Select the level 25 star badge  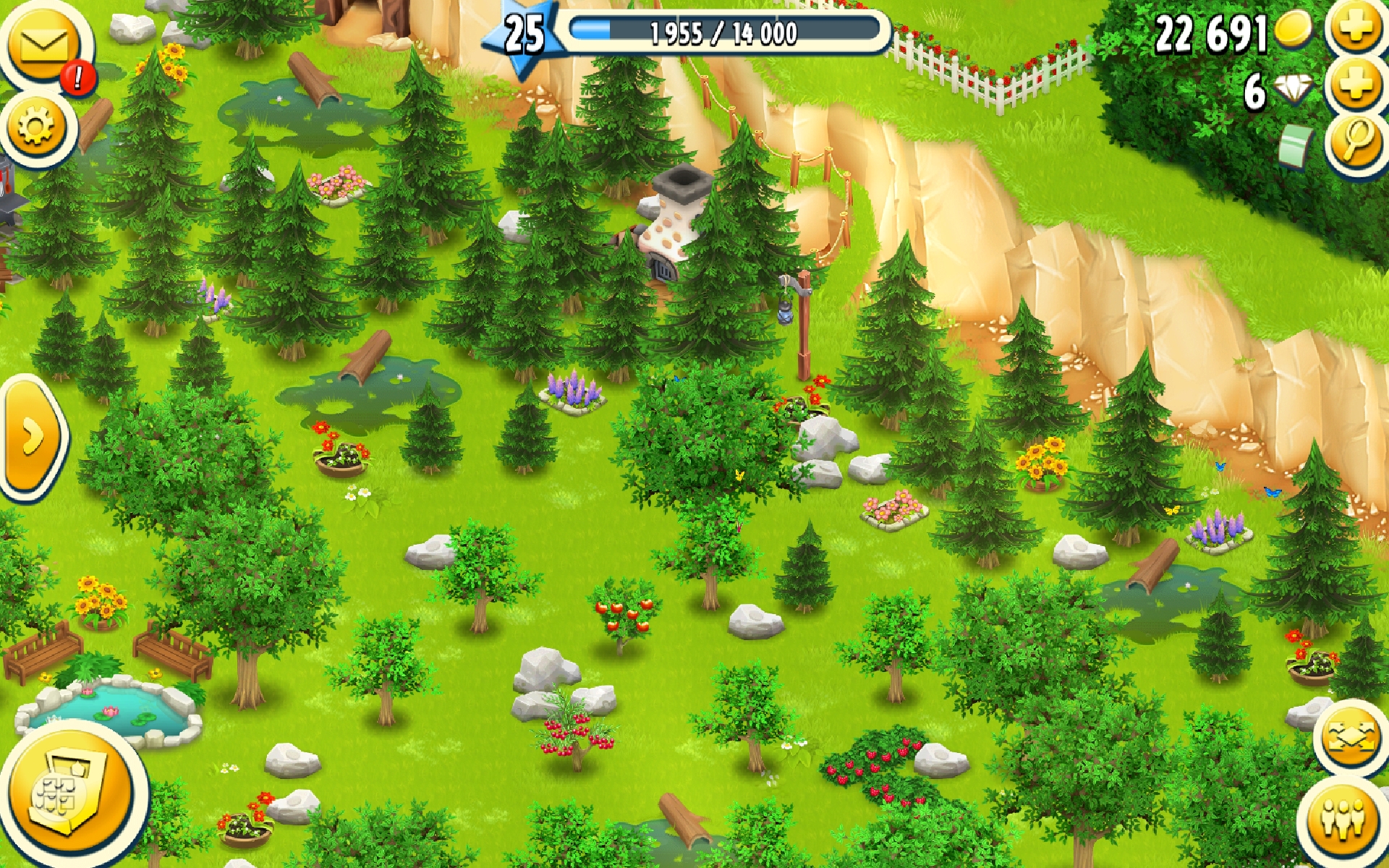pos(524,35)
